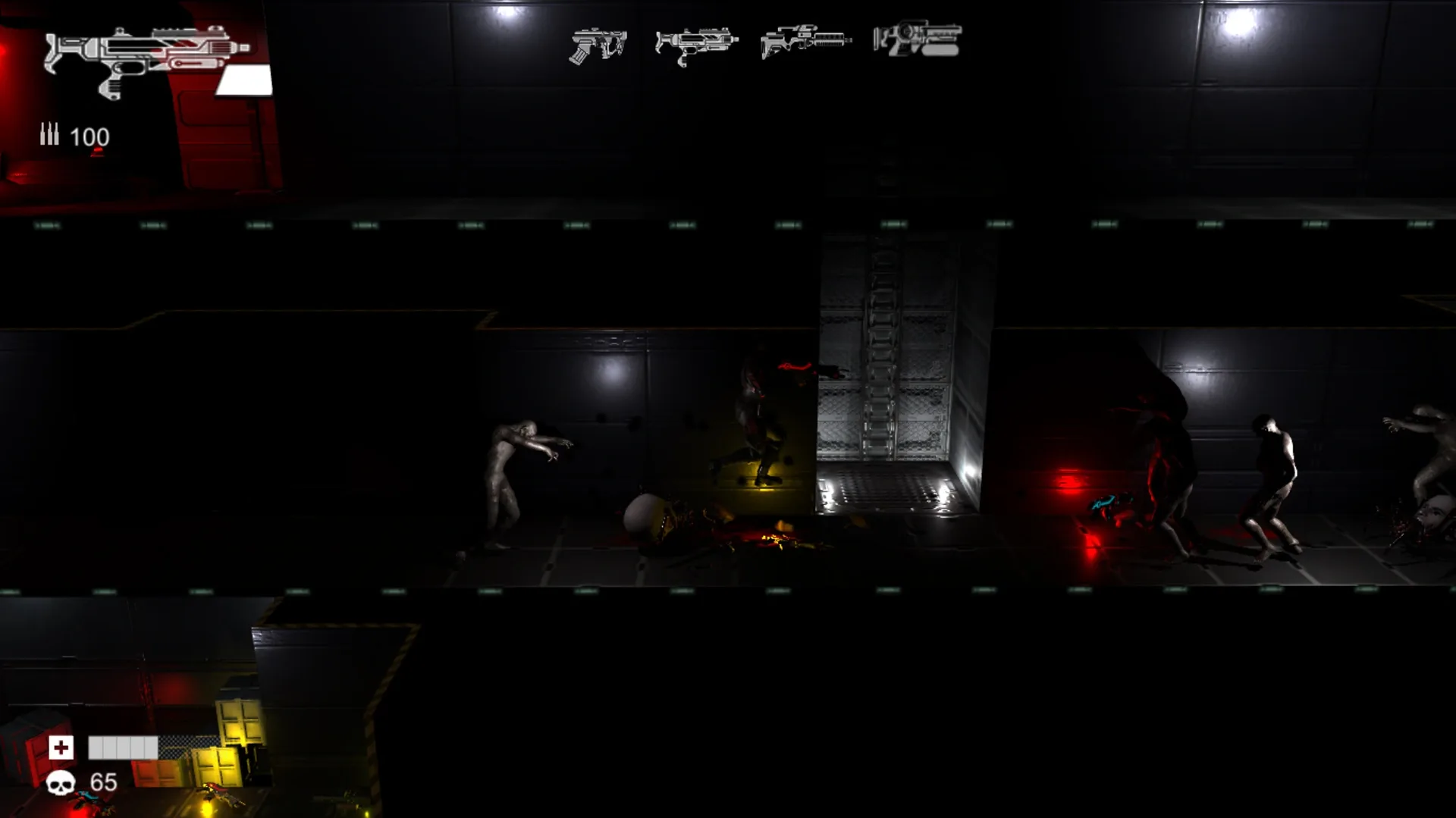Select the grenade launcher weapon icon

tap(918, 42)
